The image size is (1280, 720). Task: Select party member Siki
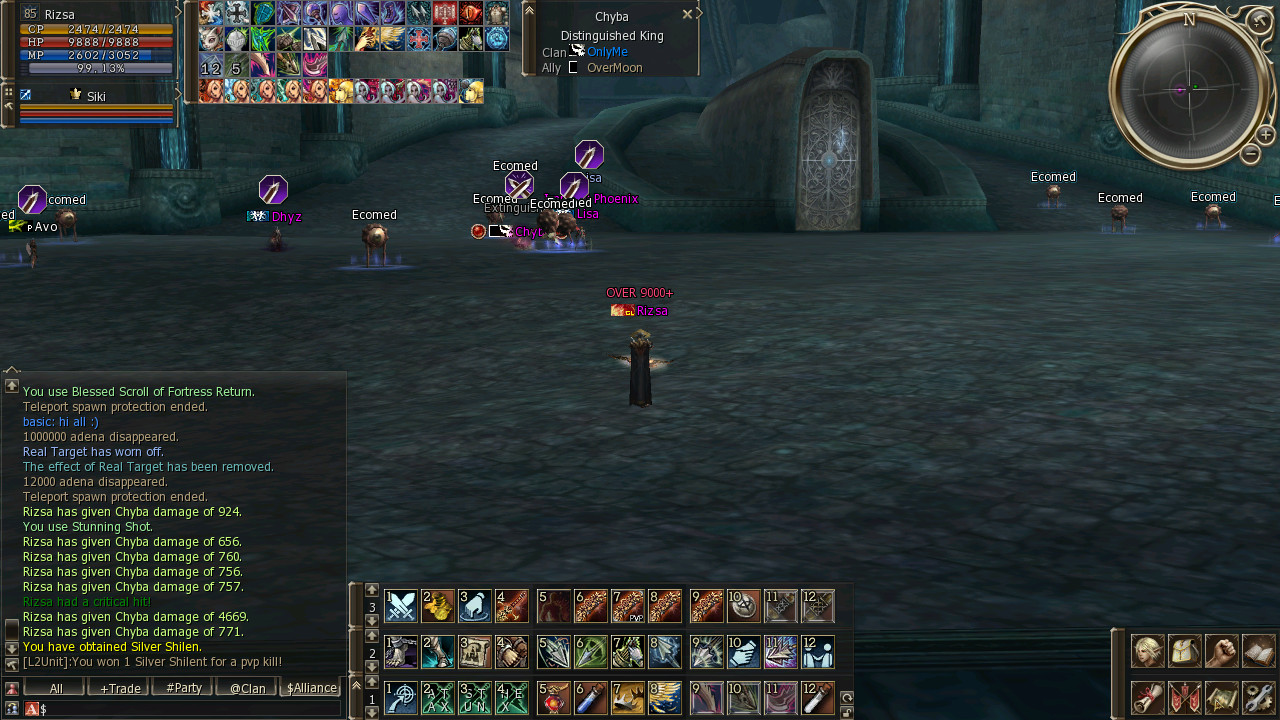point(96,97)
